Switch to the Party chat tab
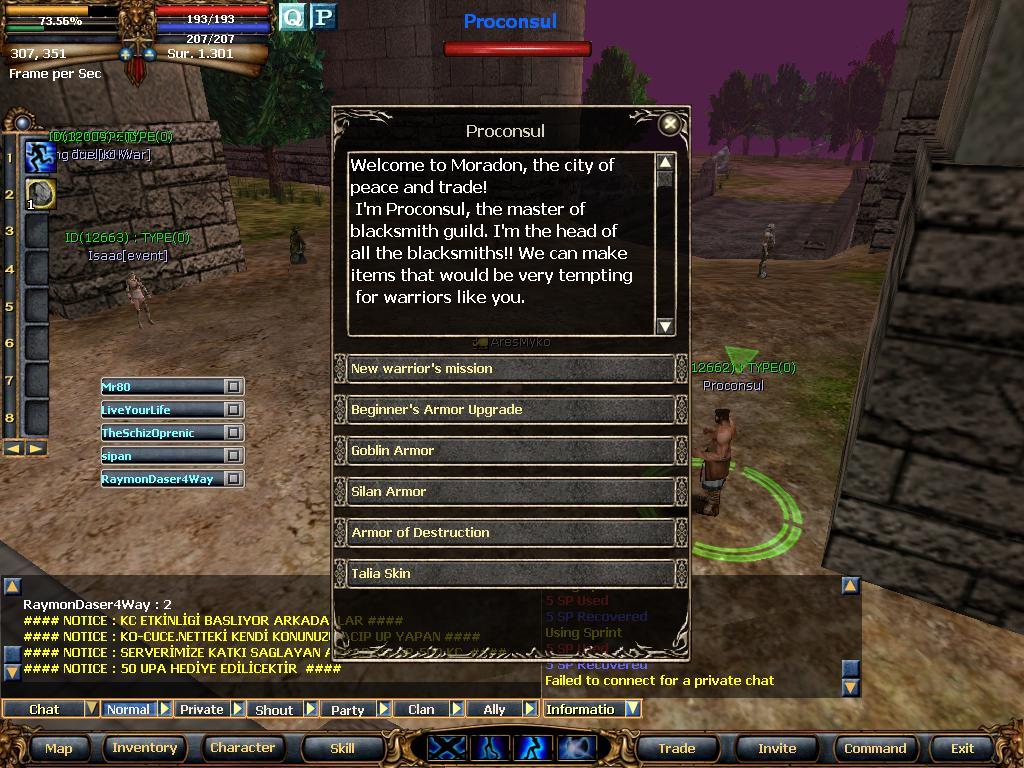This screenshot has width=1024, height=768. (x=348, y=709)
